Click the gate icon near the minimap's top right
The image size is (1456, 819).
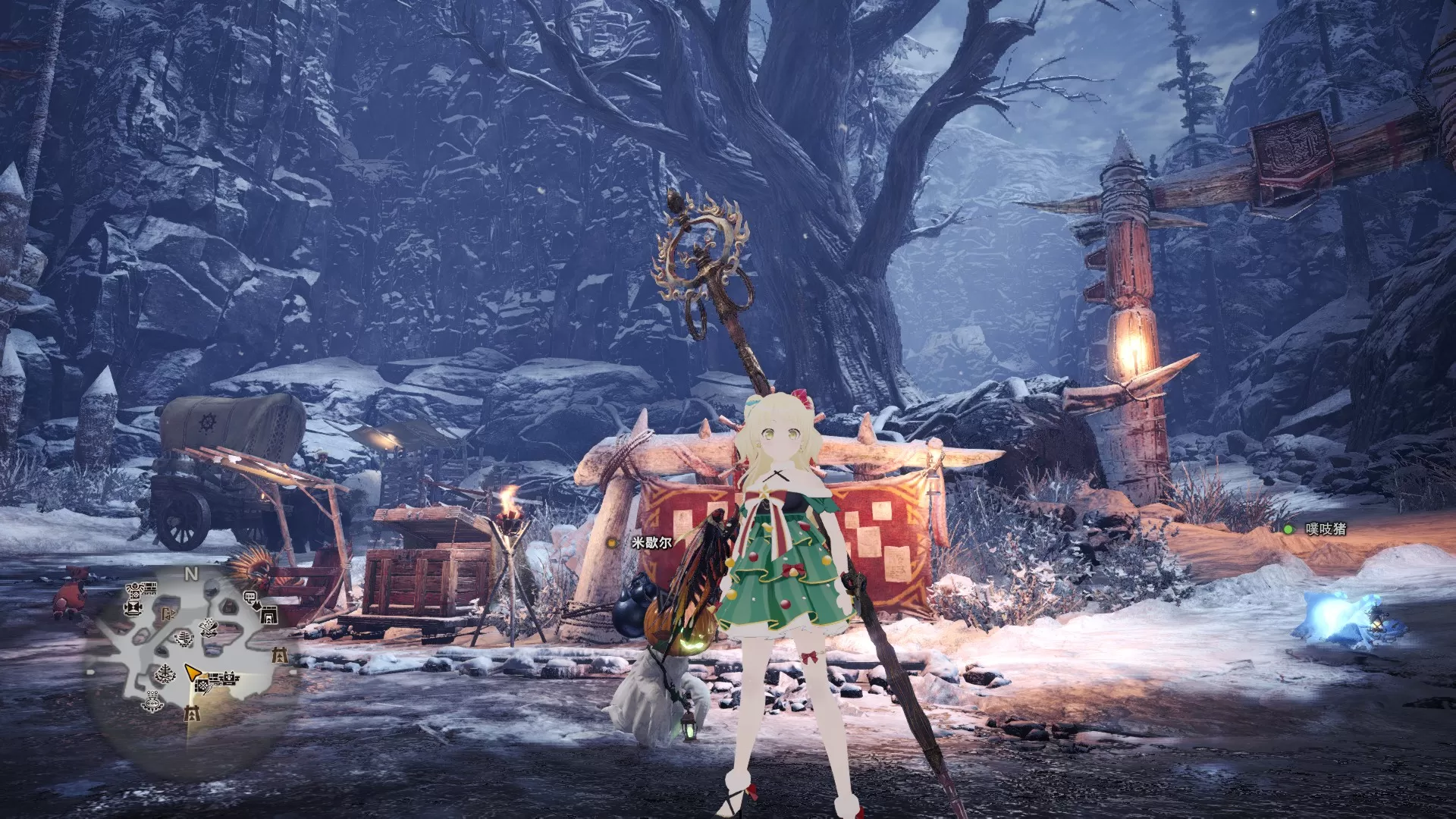tap(269, 616)
